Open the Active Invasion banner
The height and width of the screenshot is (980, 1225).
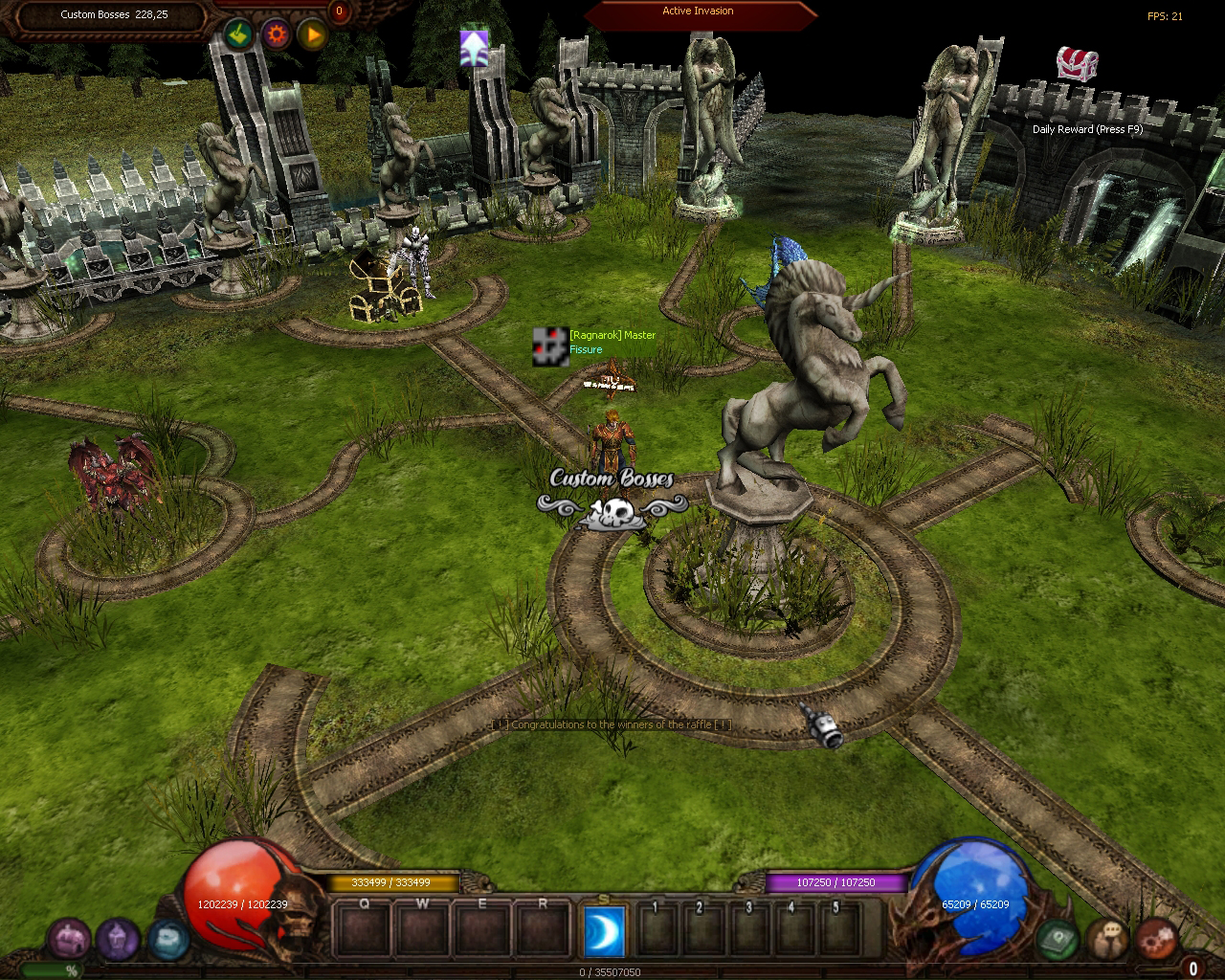click(699, 12)
